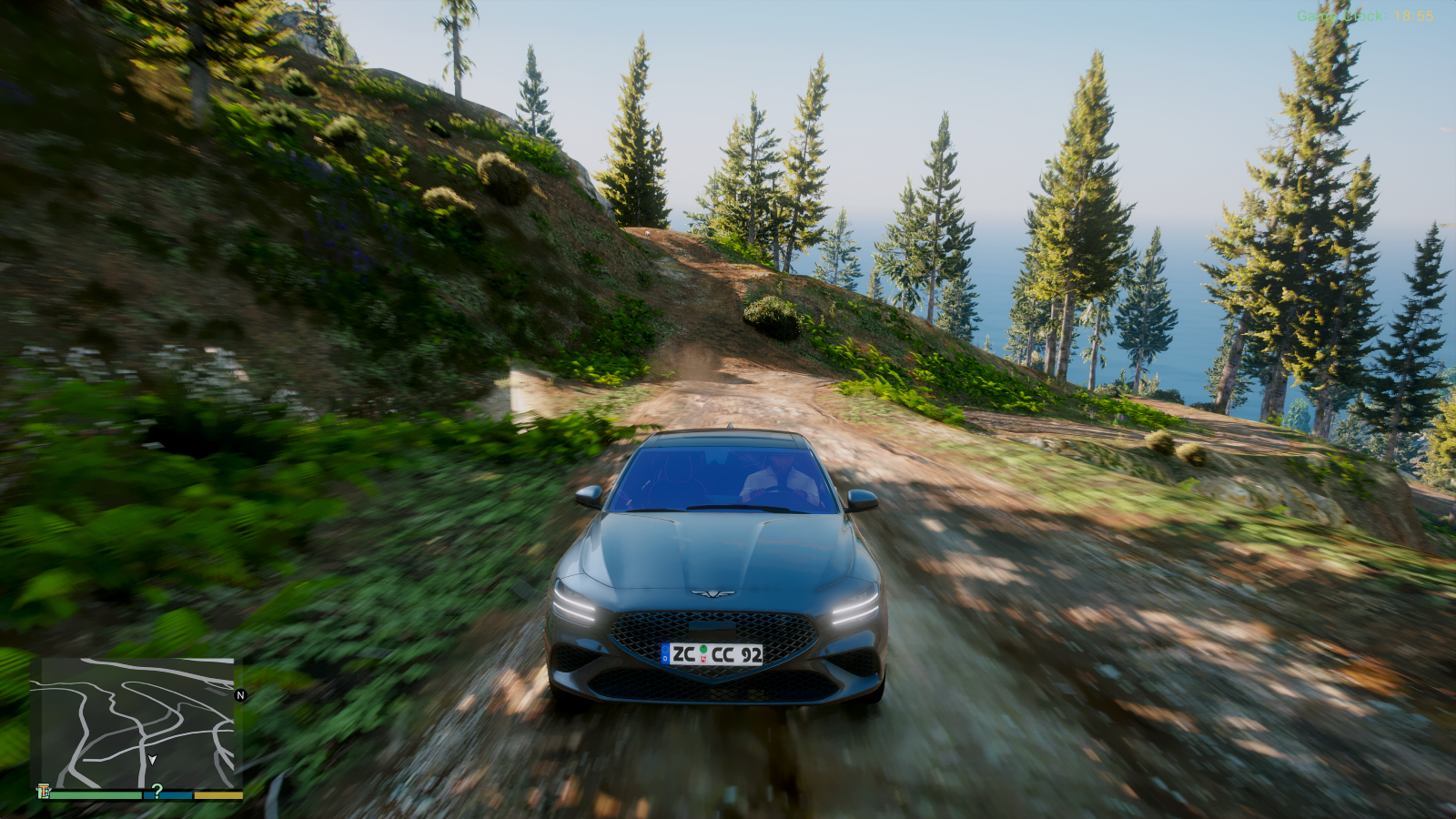Click the north compass marker on minimap
This screenshot has height=819, width=1456.
pyautogui.click(x=241, y=695)
